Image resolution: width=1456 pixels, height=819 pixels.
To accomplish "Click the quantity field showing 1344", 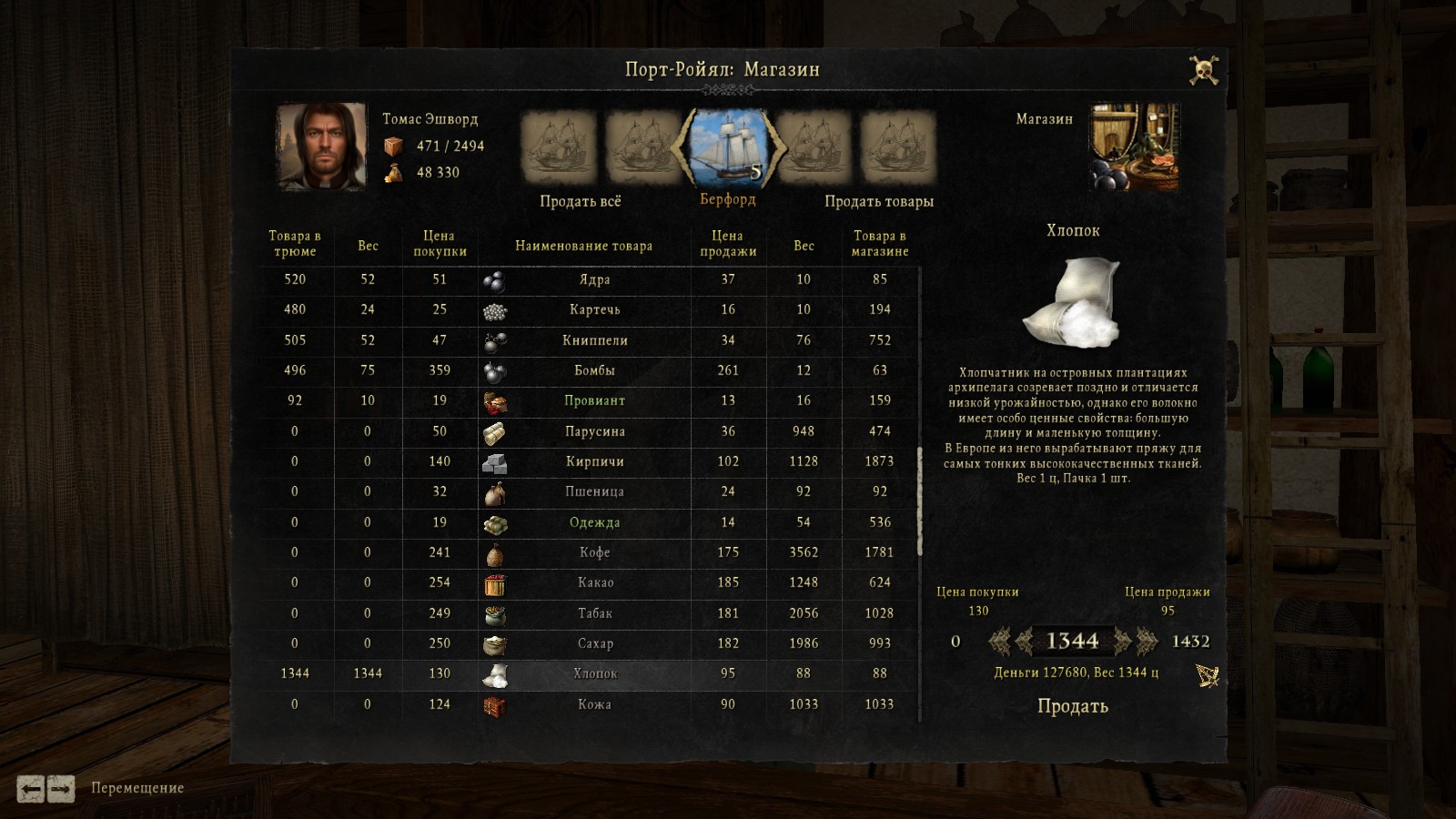I will click(1072, 642).
